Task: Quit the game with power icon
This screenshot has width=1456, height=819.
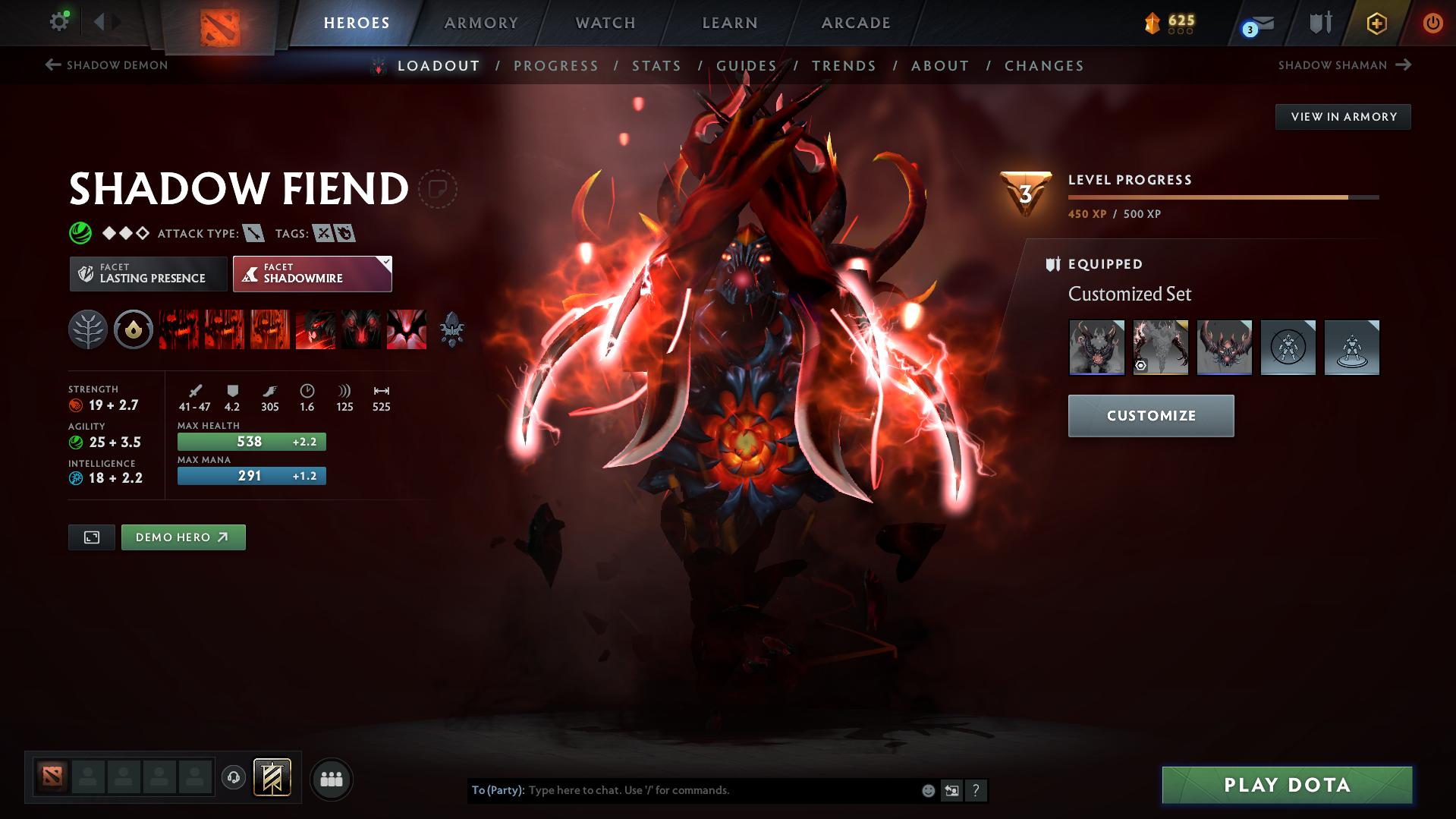Action: 1432,23
